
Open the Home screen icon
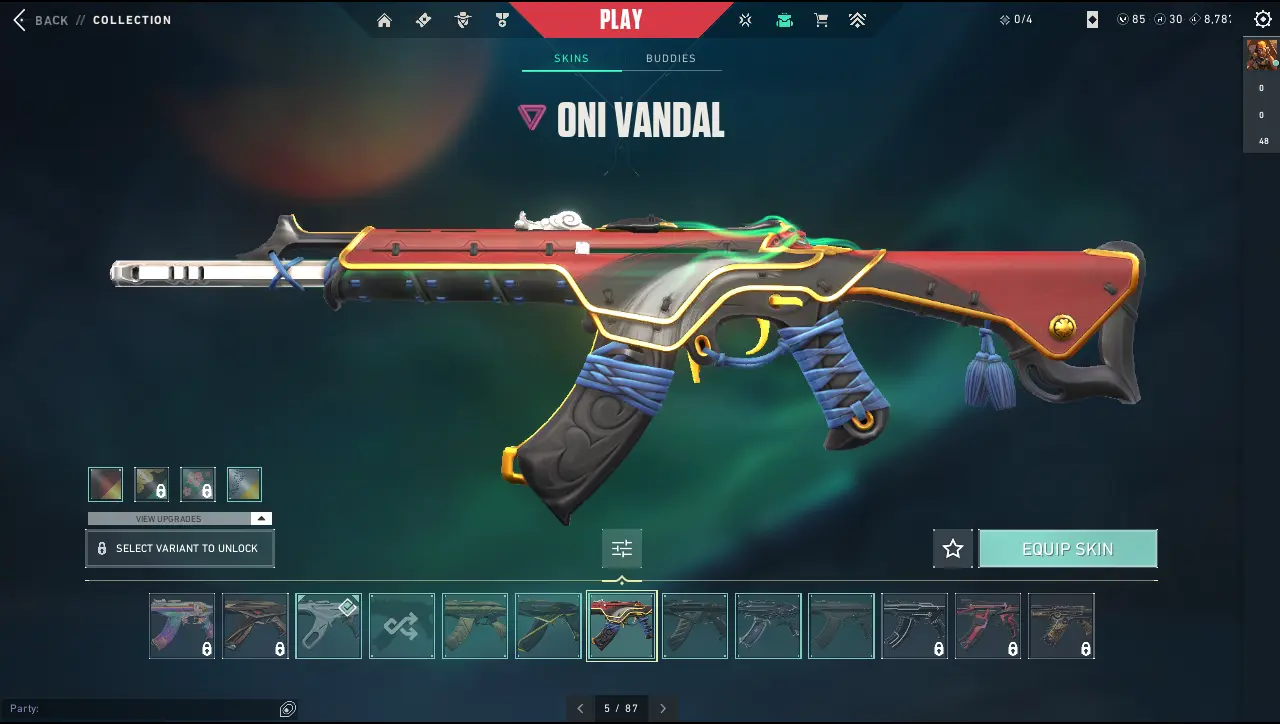385,20
